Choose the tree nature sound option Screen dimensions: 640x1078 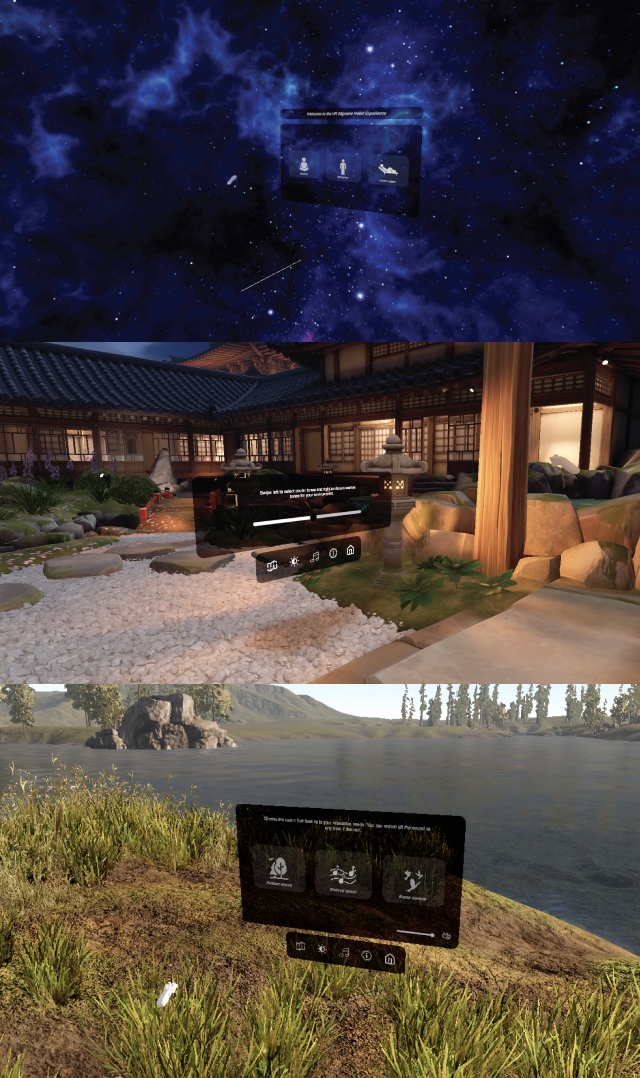click(277, 869)
